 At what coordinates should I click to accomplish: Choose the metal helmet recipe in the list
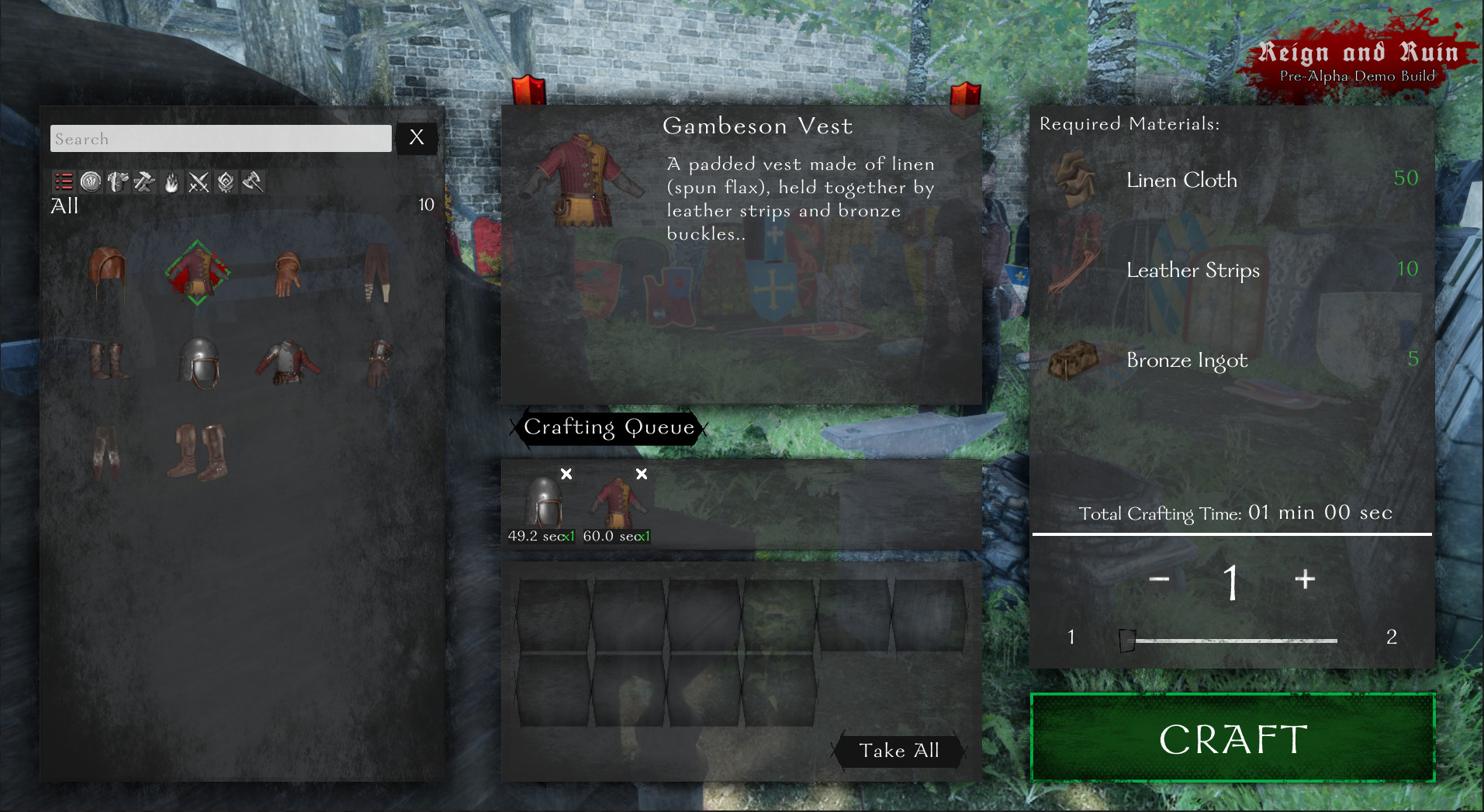[199, 365]
